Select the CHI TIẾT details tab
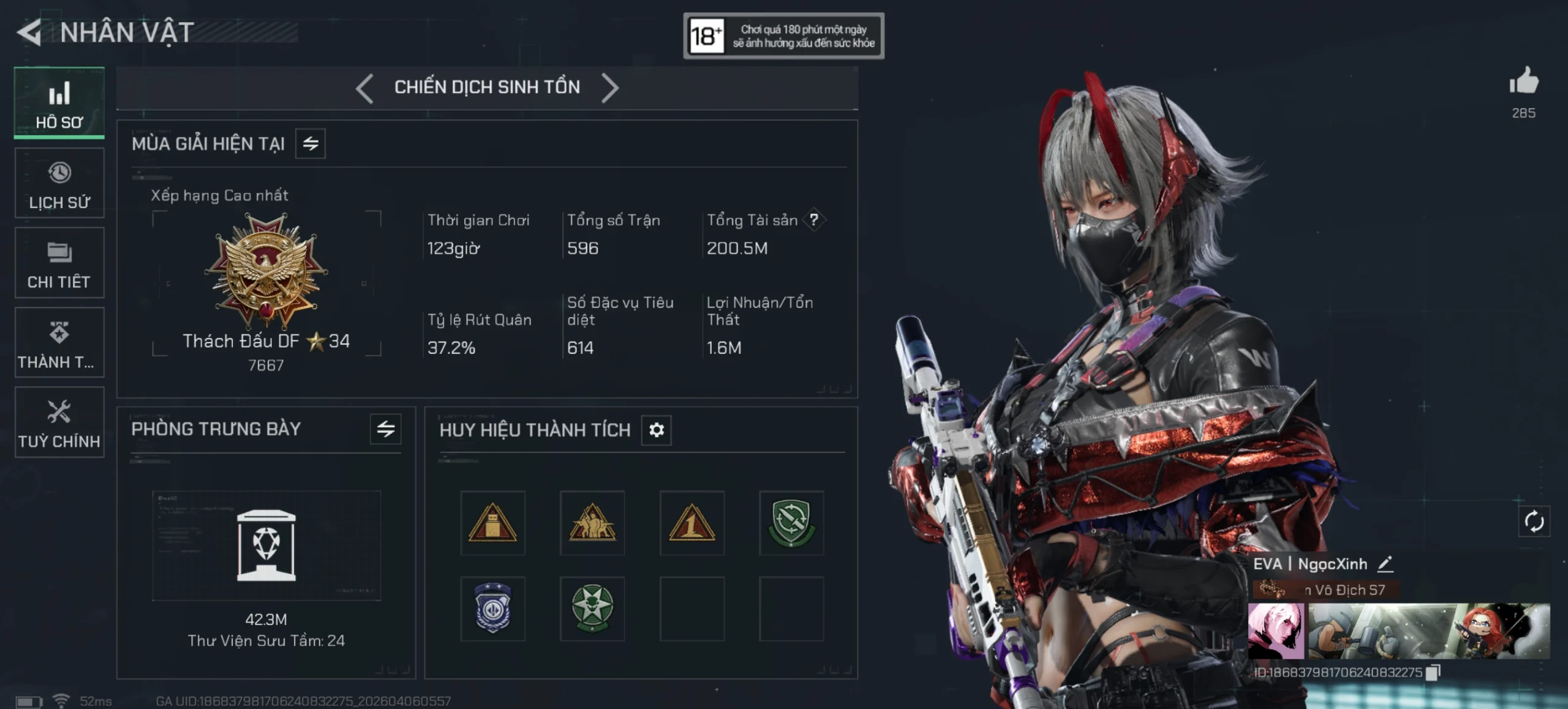Image resolution: width=1568 pixels, height=709 pixels. point(59,263)
